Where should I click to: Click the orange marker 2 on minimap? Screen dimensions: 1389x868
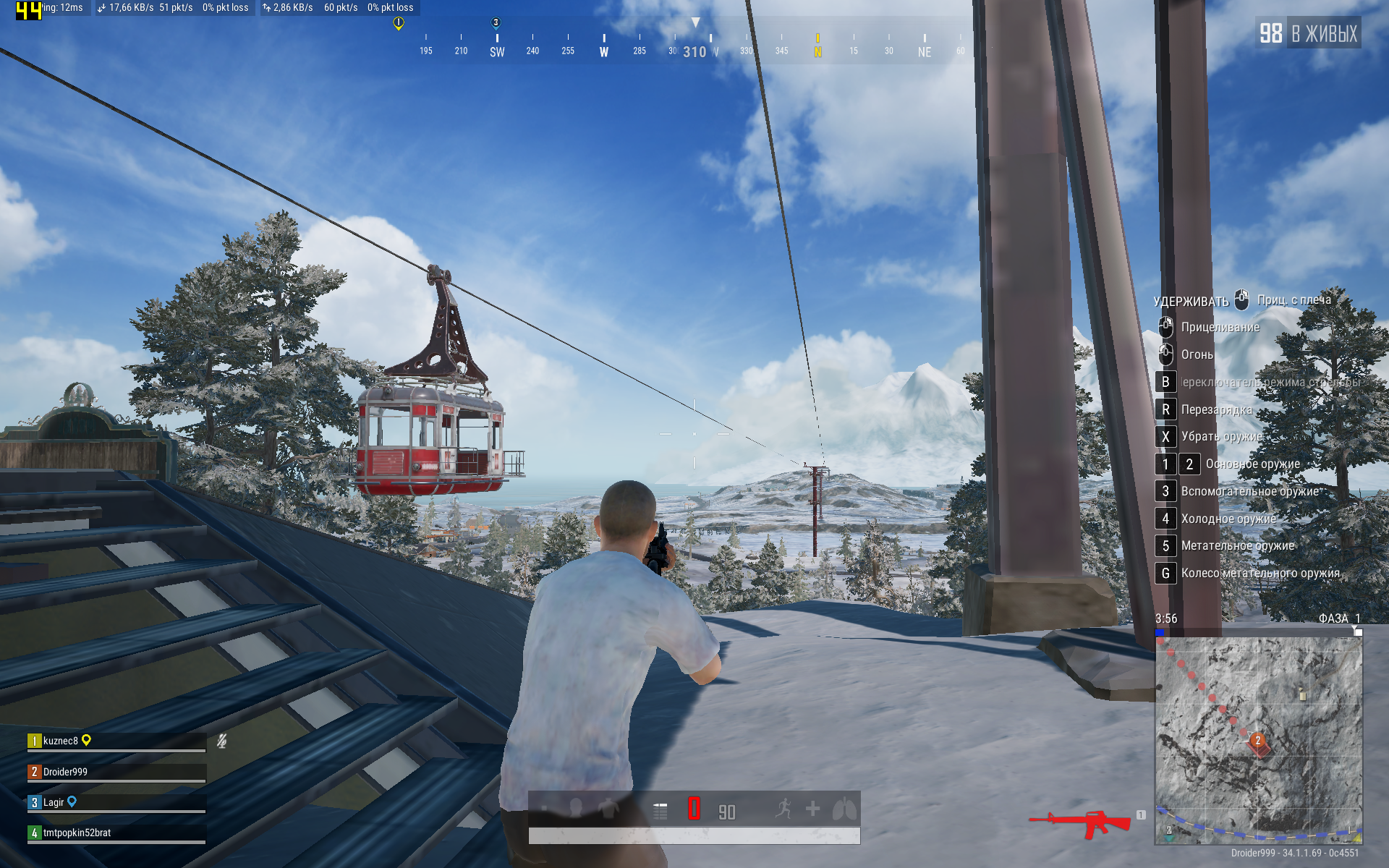pos(1258,741)
